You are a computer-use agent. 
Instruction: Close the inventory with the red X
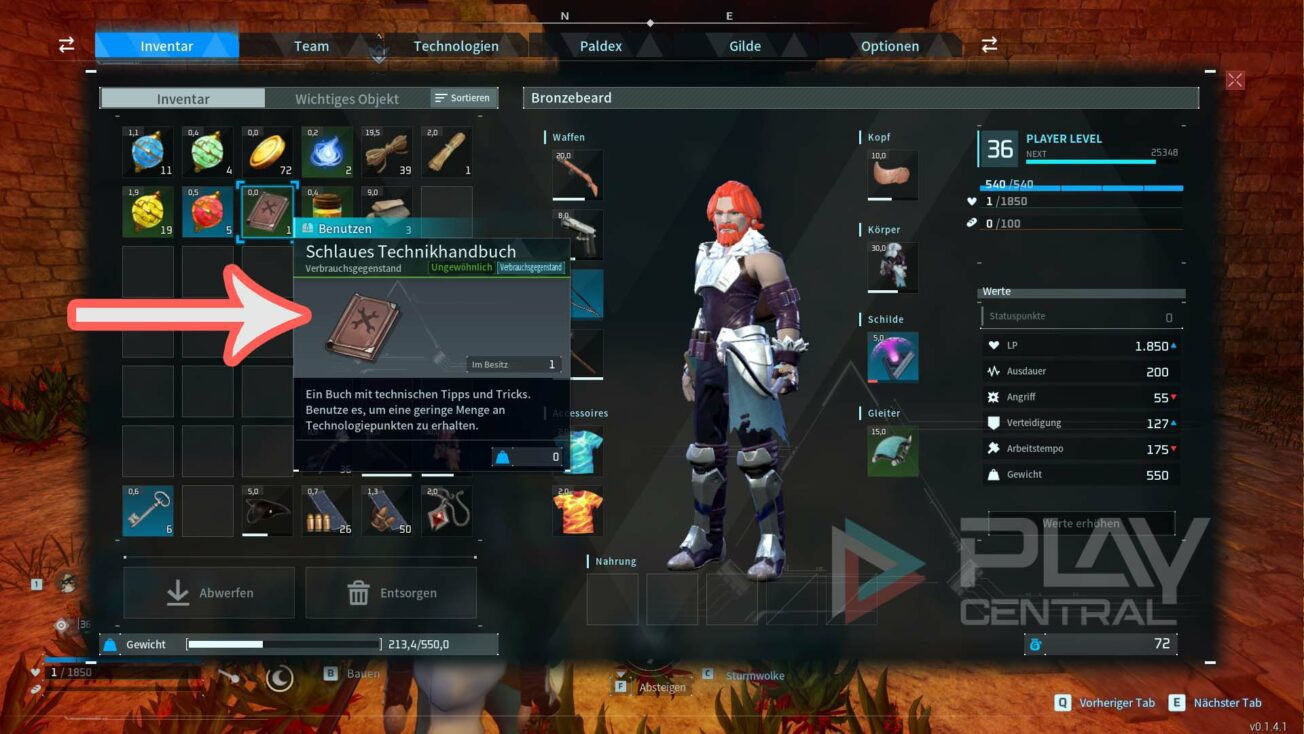tap(1235, 81)
